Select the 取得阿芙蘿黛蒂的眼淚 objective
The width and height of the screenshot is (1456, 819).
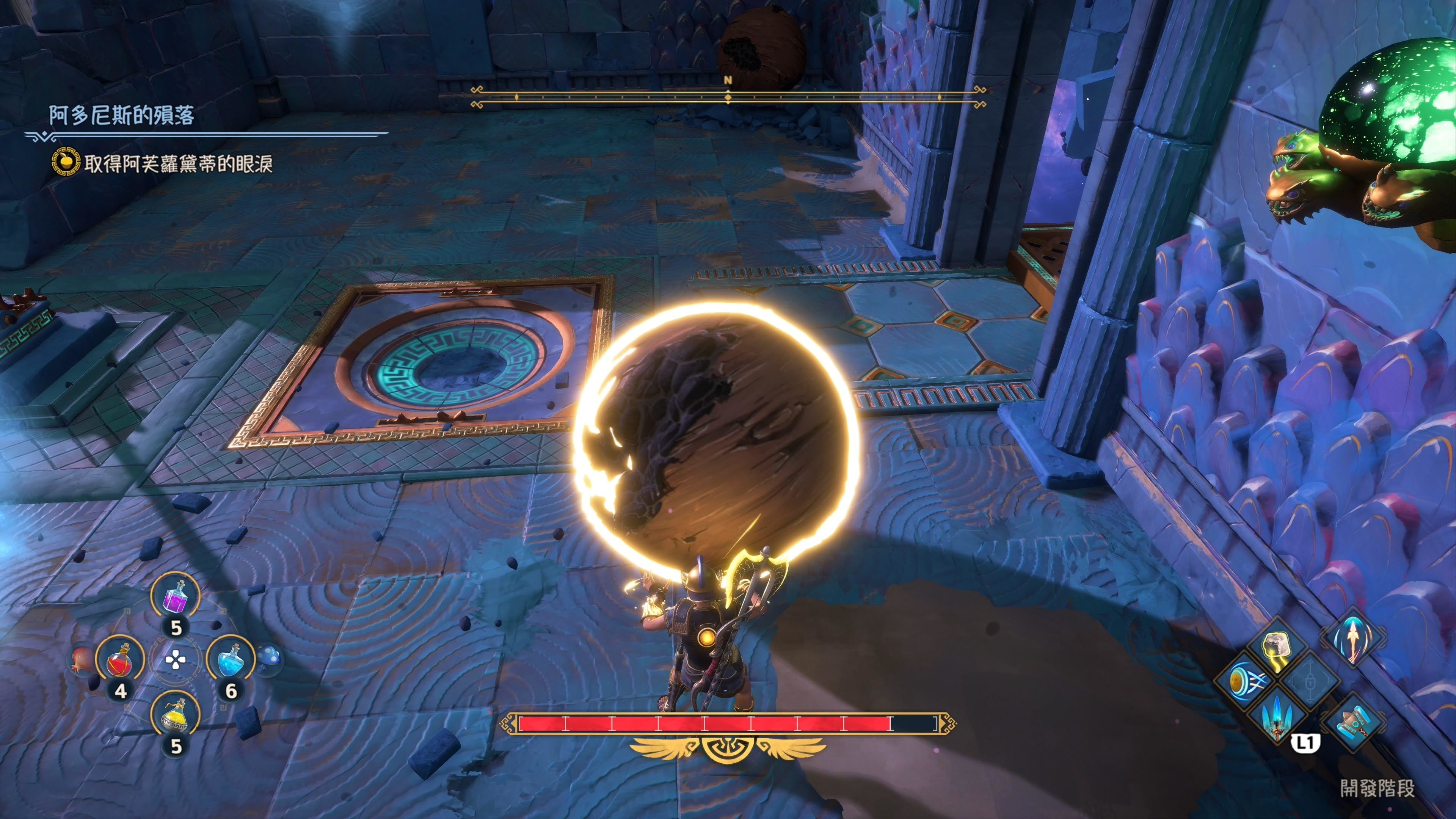click(179, 164)
